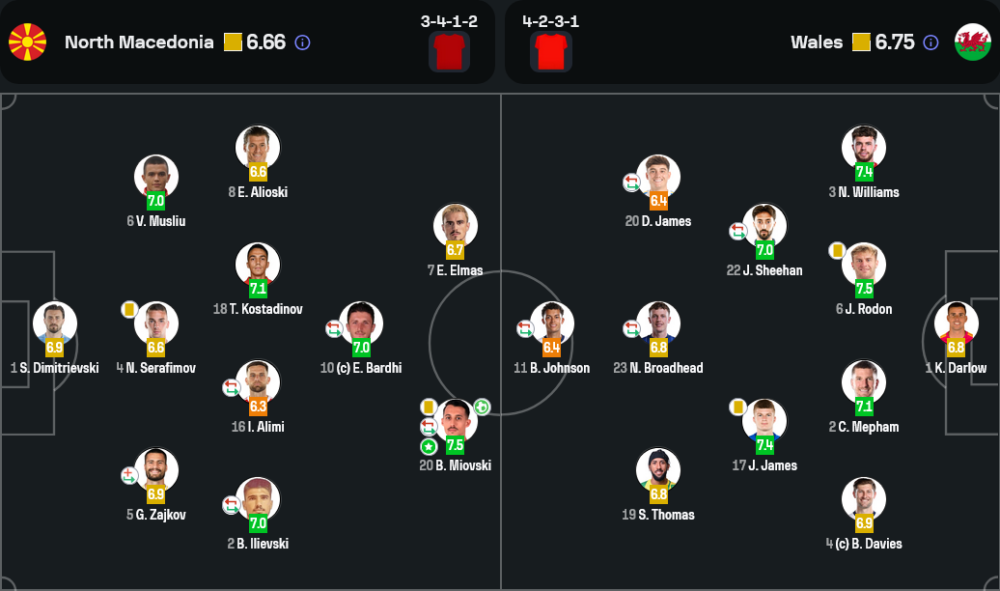Select player N. Broadhead

(658, 325)
